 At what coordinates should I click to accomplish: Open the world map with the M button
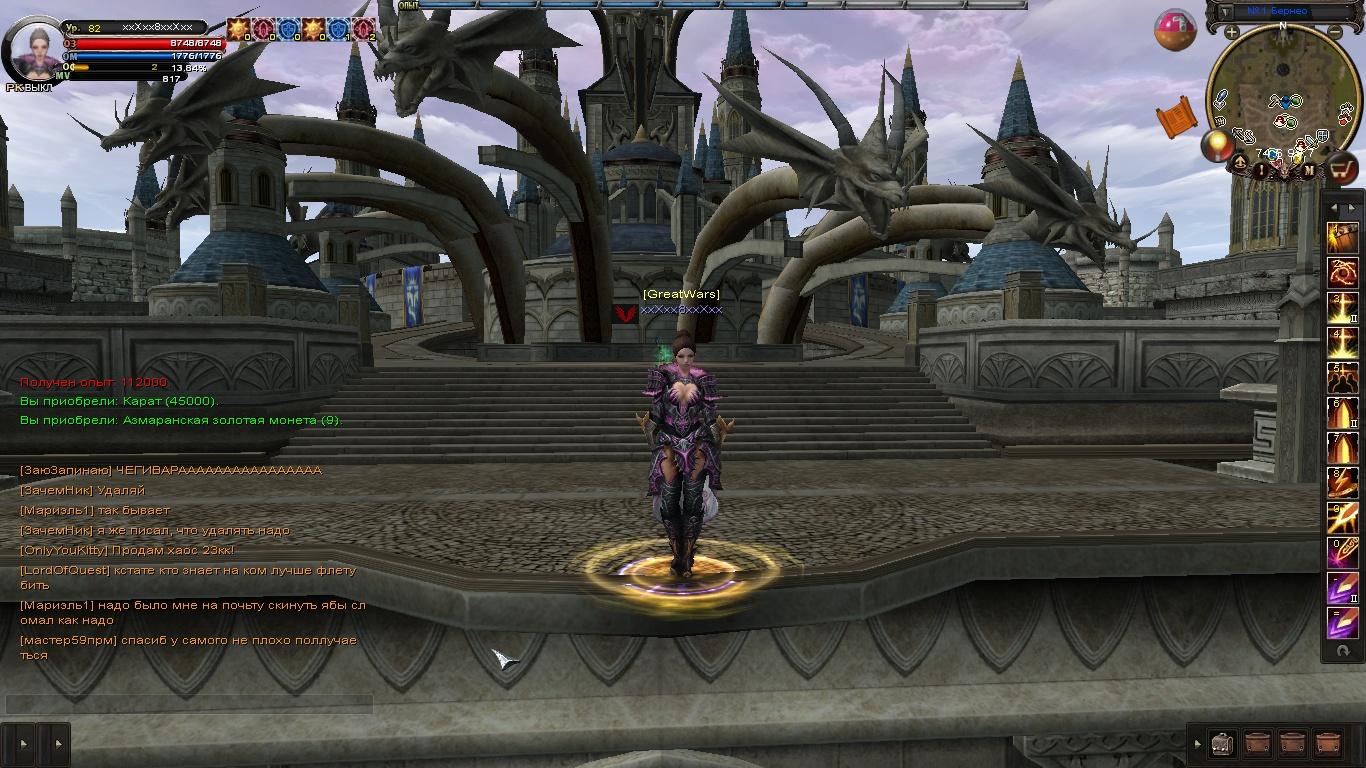click(x=1308, y=170)
